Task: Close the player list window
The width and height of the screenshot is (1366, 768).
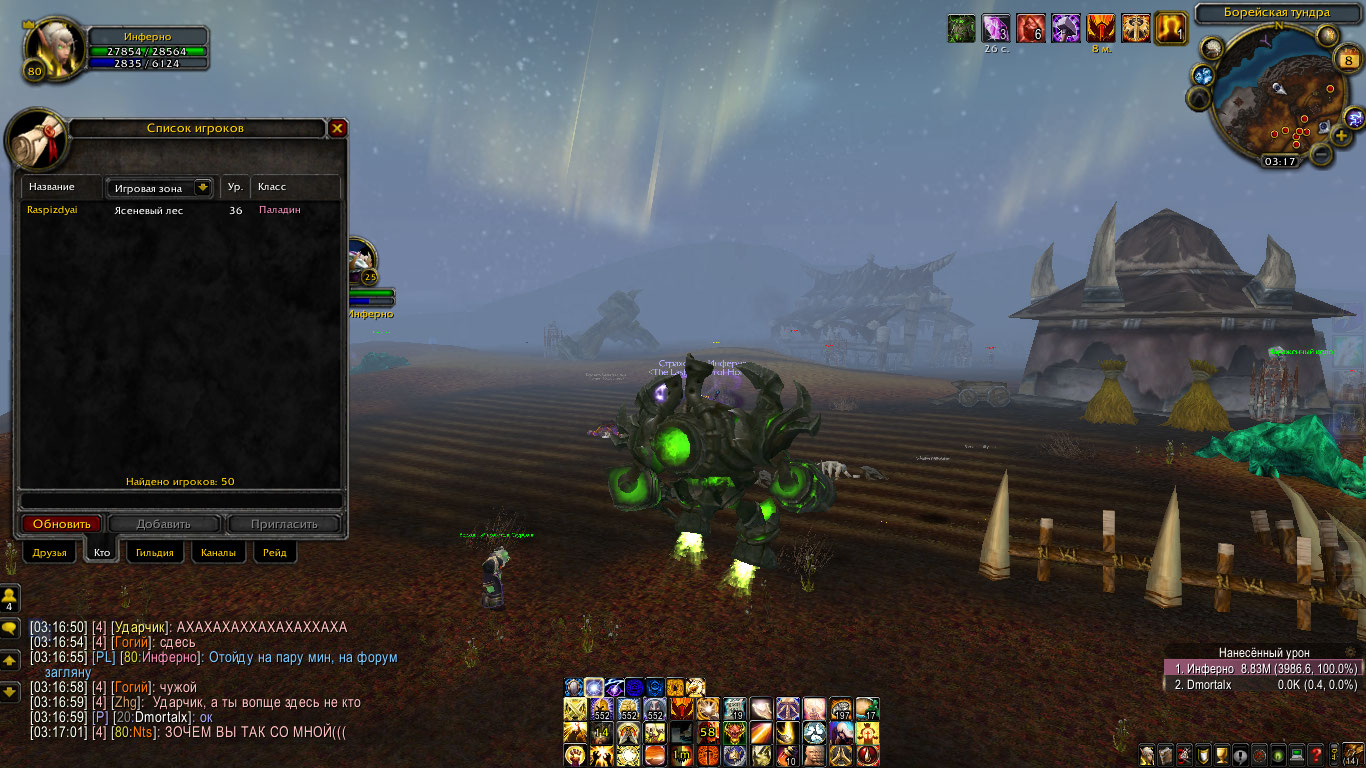Action: 338,128
